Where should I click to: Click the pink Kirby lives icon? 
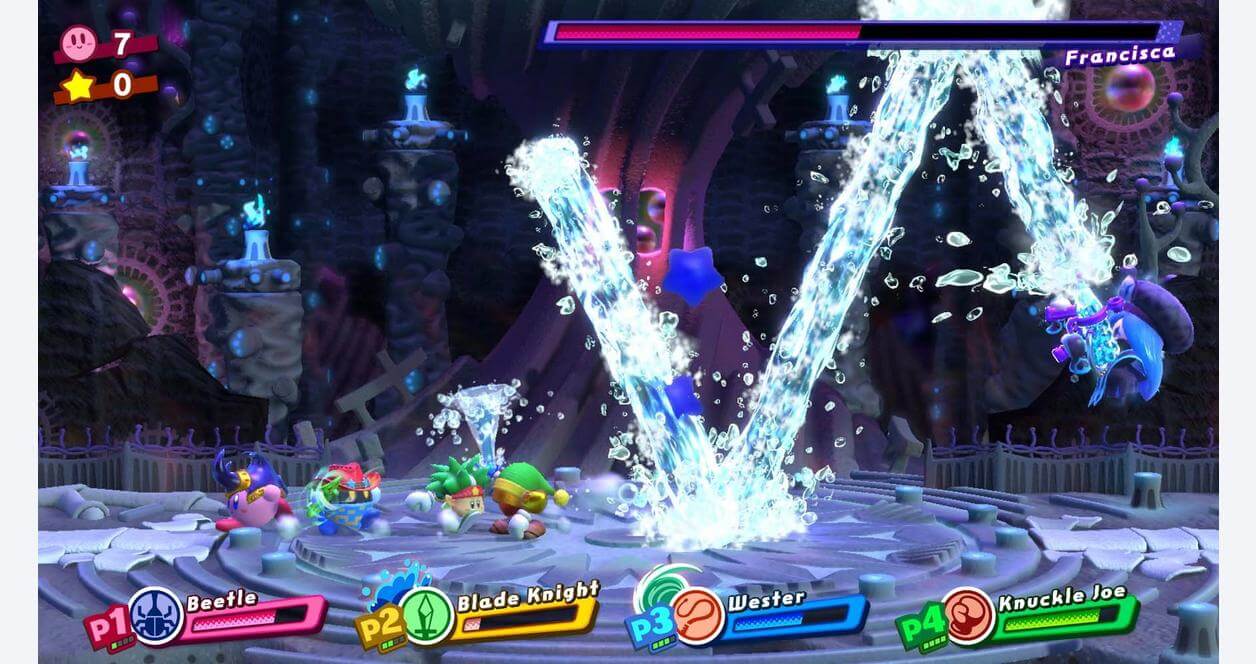tap(78, 43)
